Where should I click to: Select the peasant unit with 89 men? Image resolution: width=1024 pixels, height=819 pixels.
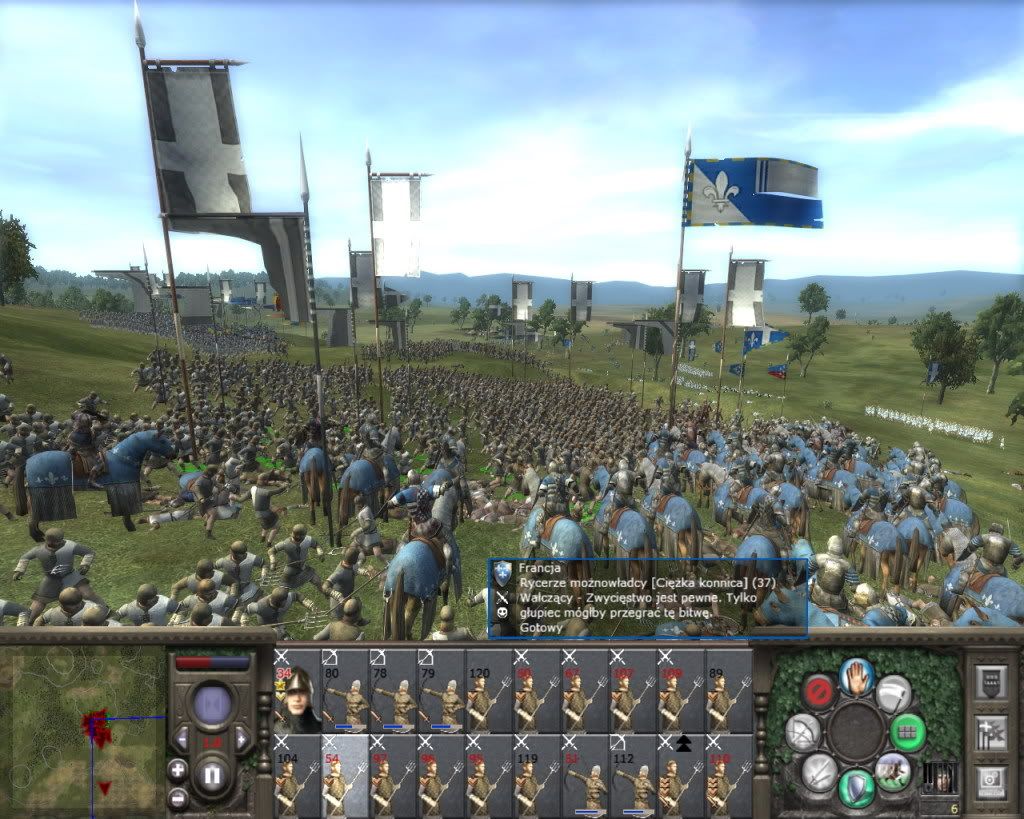pyautogui.click(x=729, y=691)
